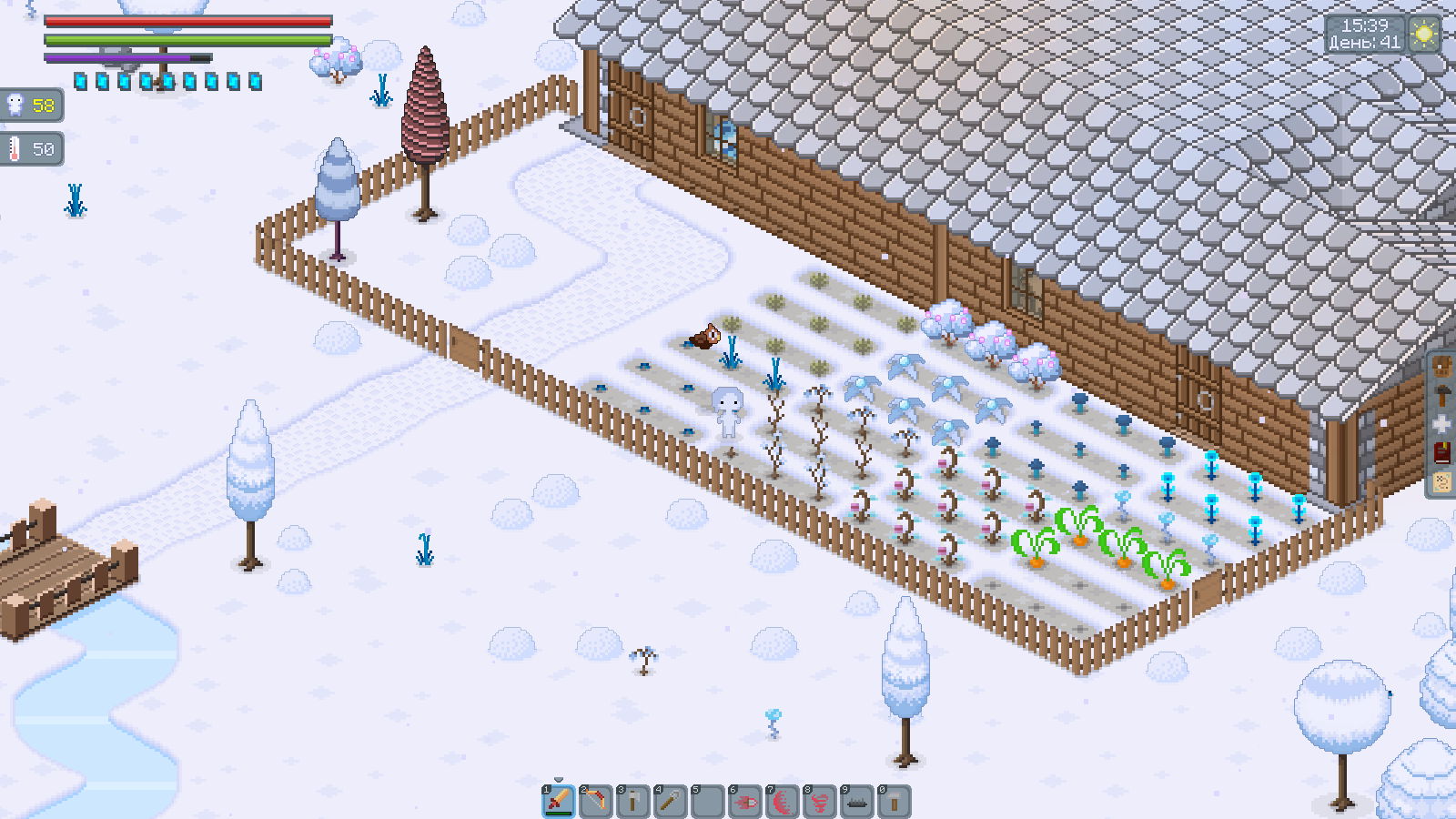1456x819 pixels.
Task: Select the spike trap in slot 9
Action: tap(857, 801)
